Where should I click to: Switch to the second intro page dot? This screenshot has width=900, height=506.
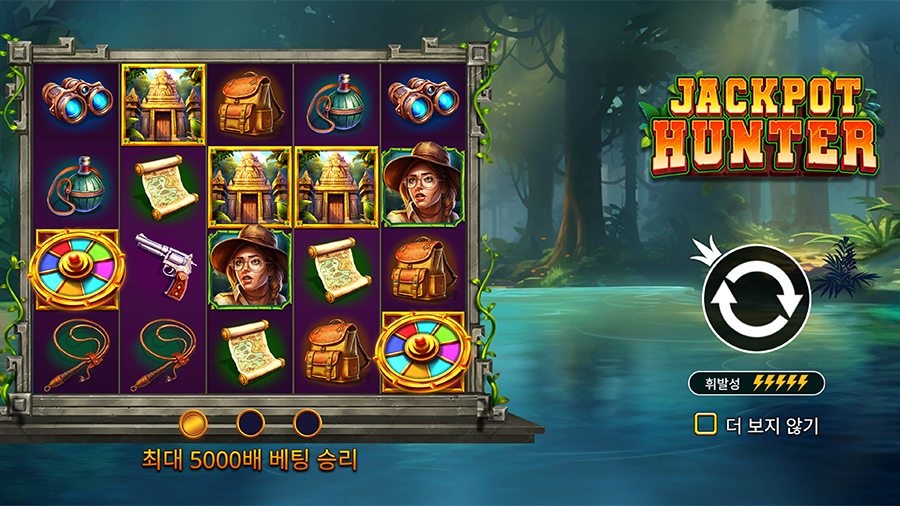(x=250, y=423)
